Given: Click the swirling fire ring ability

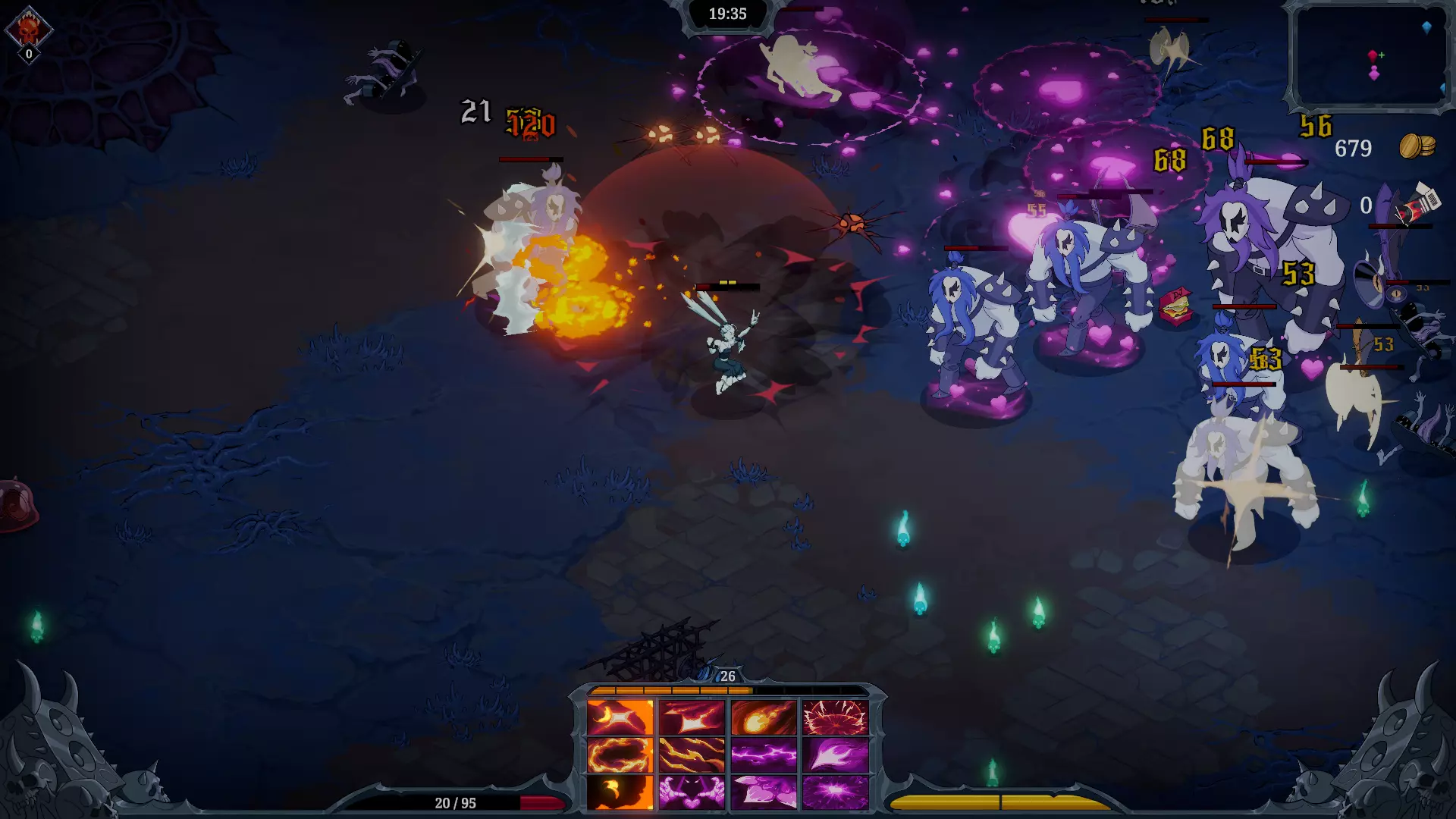Looking at the screenshot, I should click(x=620, y=755).
